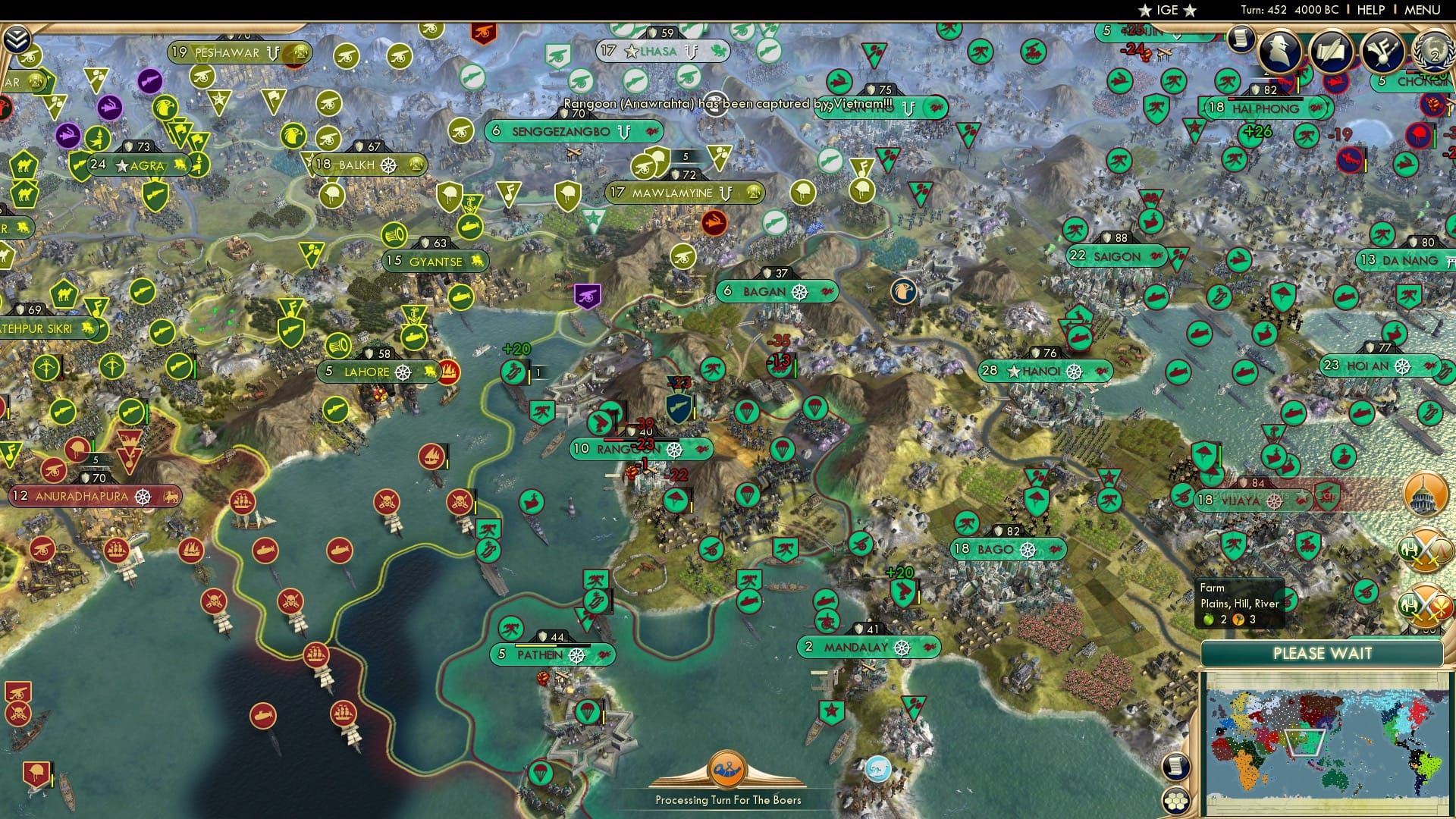Open the Culture overview brush icon
Viewport: 1456px width, 819px height.
[x=1384, y=50]
